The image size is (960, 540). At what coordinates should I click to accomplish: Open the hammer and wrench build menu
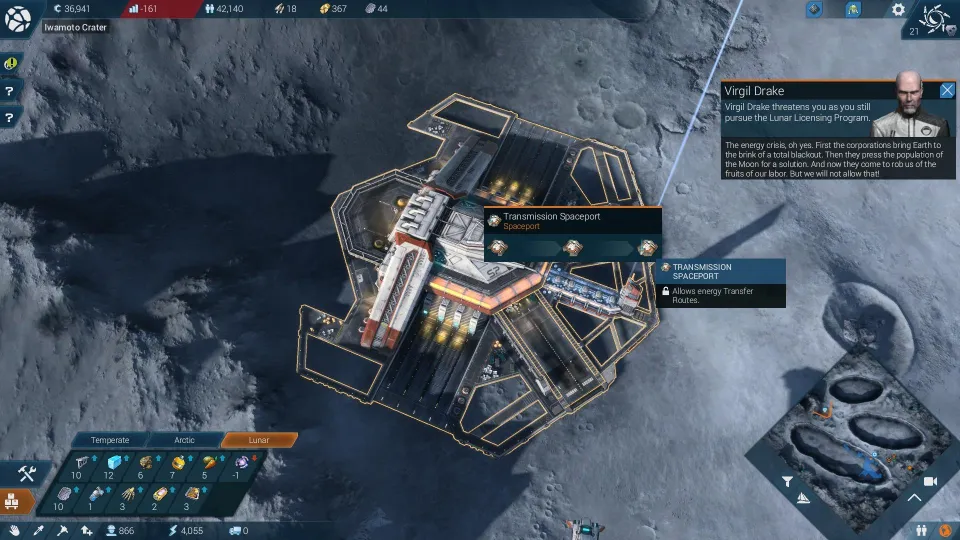pos(27,474)
